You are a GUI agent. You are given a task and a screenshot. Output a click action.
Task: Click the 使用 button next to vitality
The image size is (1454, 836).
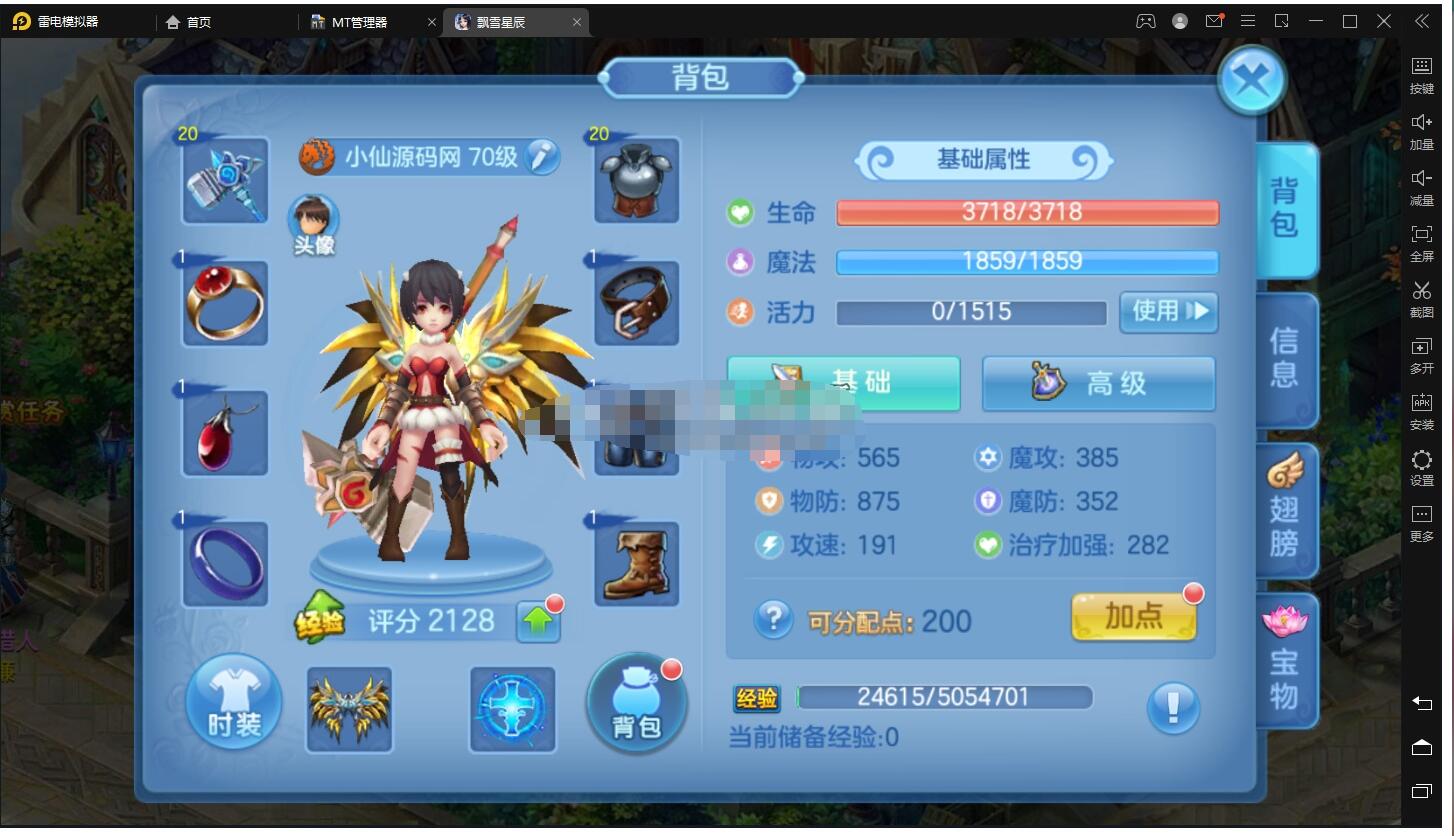pyautogui.click(x=1167, y=312)
